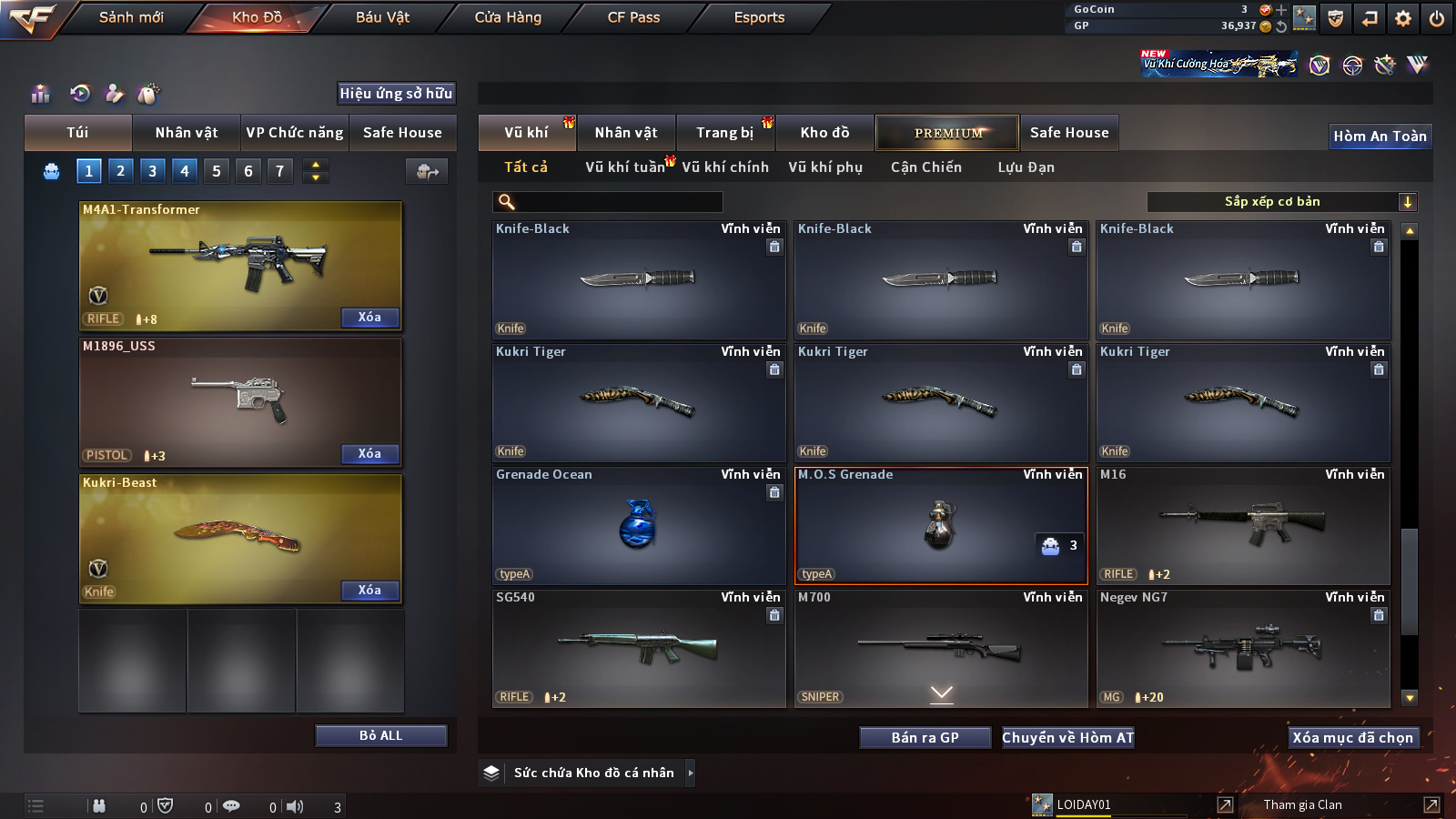Filter by Vũ khí chính

point(724,167)
